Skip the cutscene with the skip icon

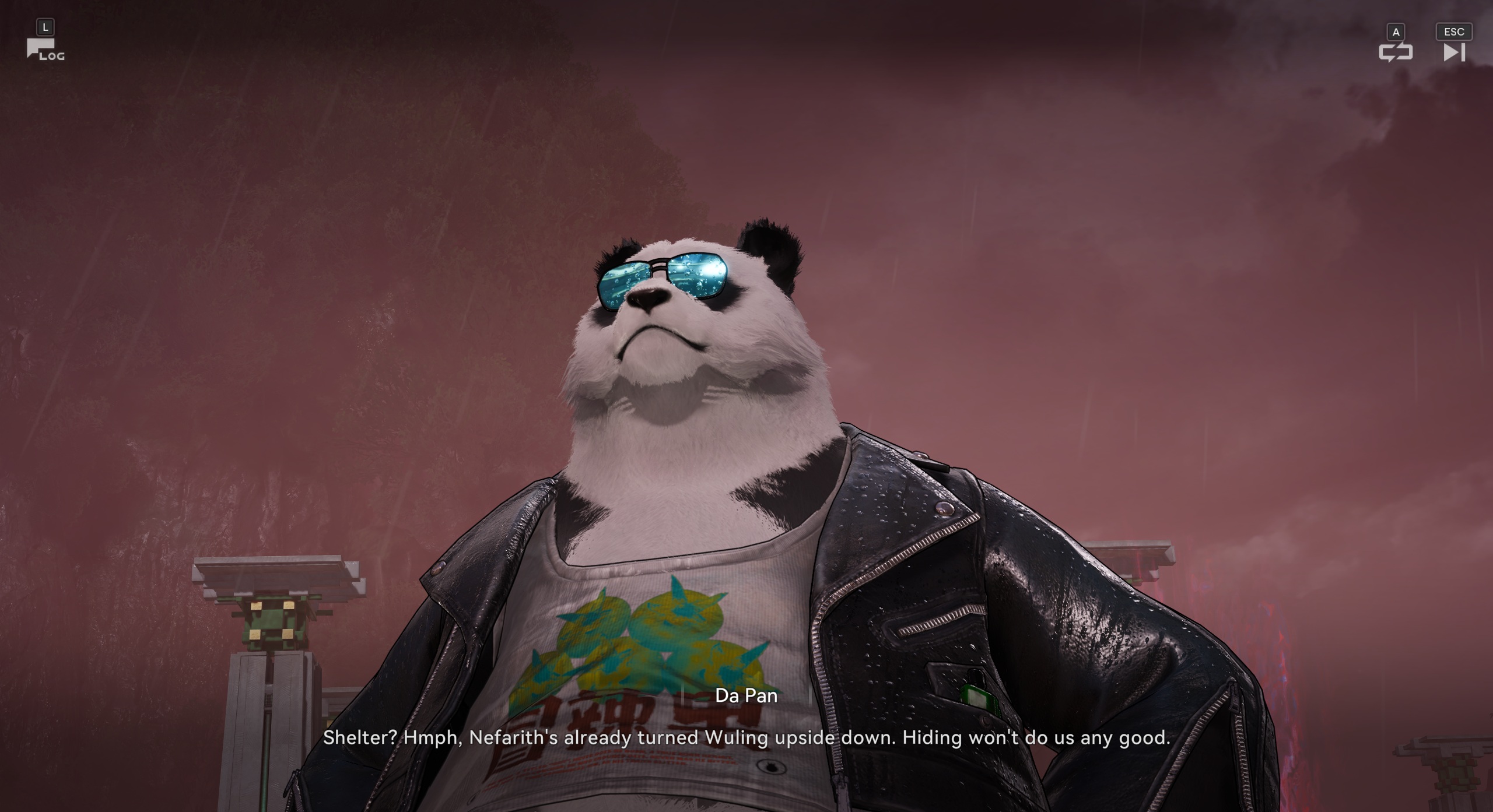1454,52
